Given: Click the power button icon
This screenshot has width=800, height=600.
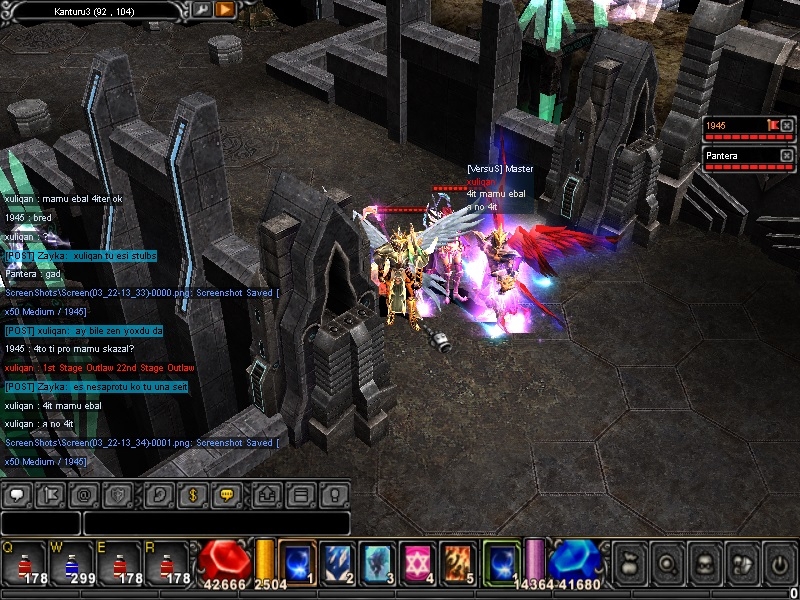Looking at the screenshot, I should 780,561.
